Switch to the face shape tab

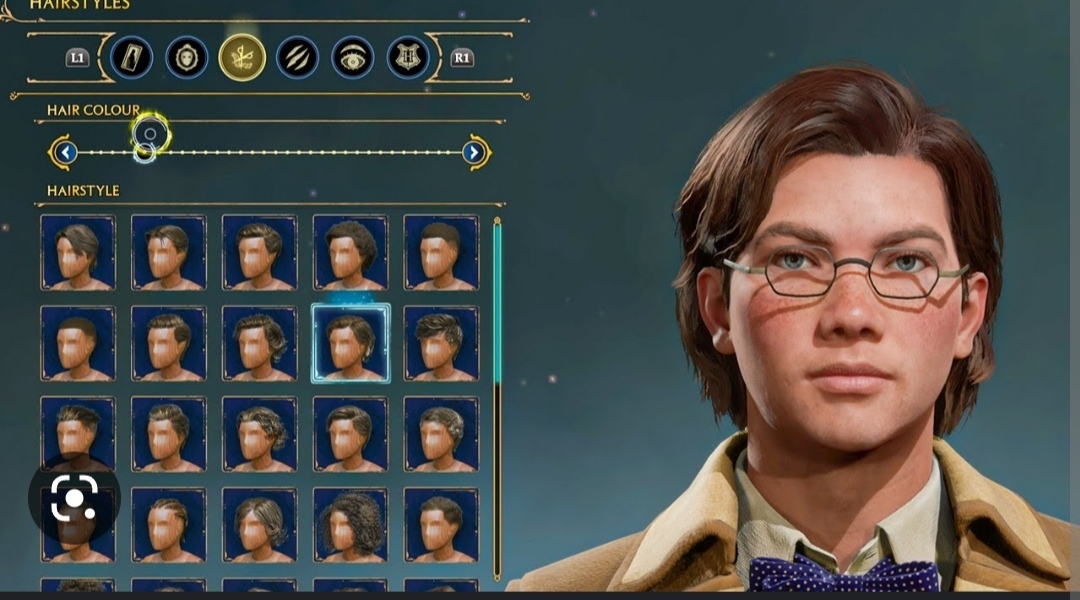pyautogui.click(x=187, y=57)
